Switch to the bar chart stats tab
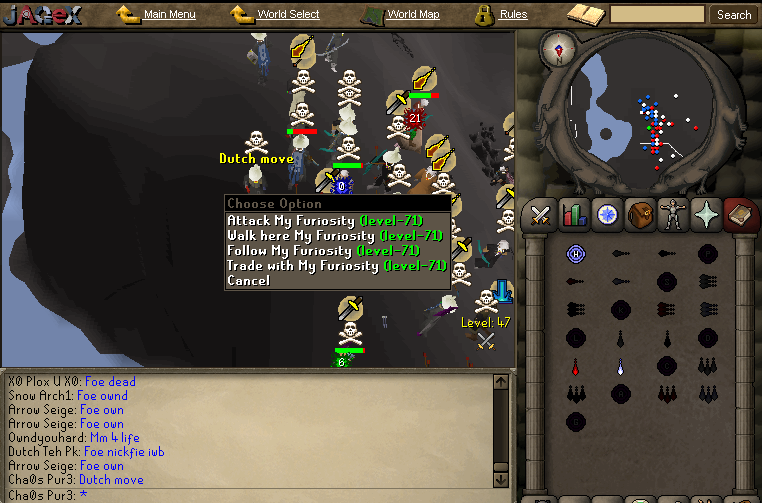The height and width of the screenshot is (503, 762). (573, 214)
